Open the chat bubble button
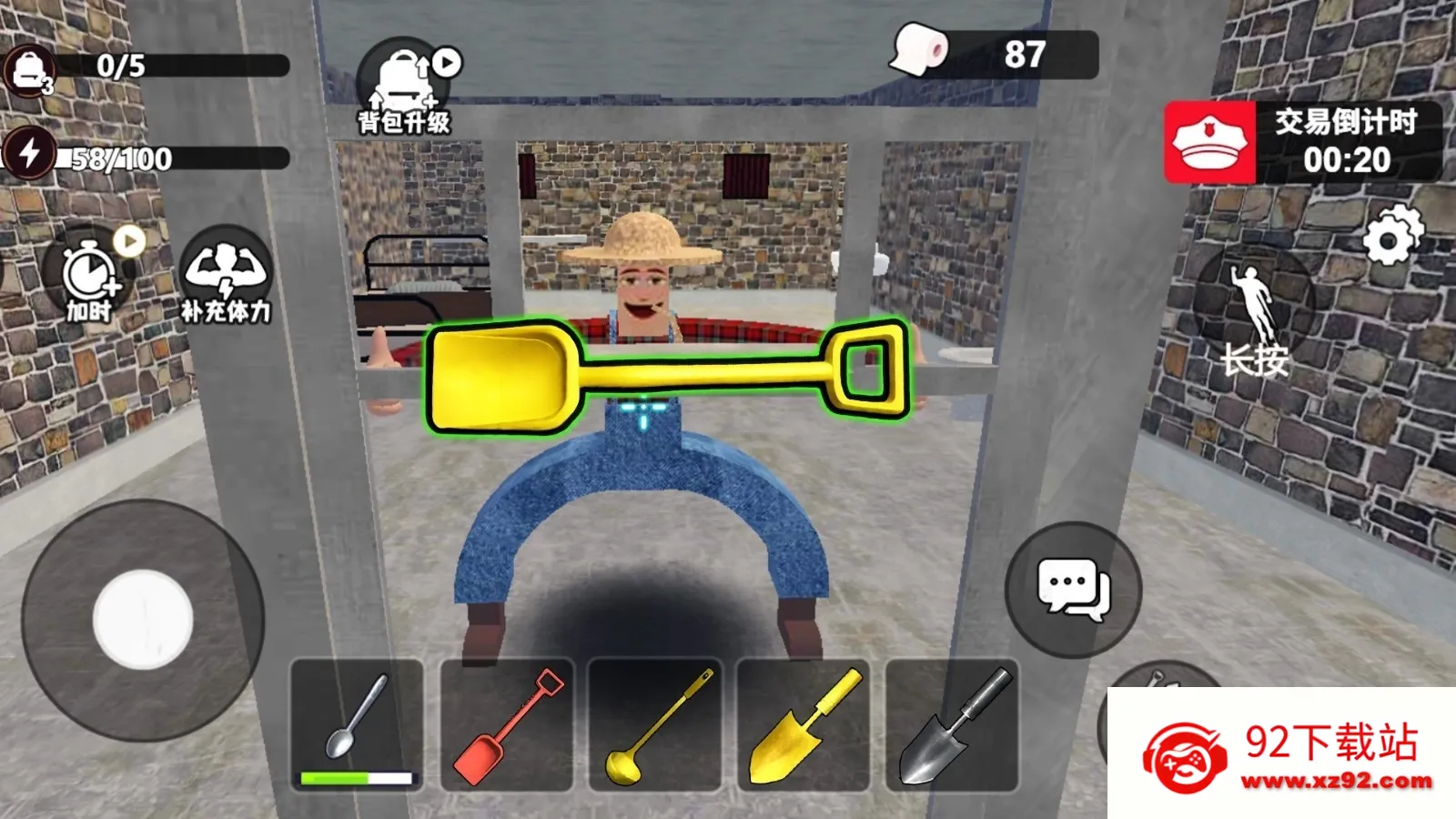1456x819 pixels. (x=1073, y=589)
